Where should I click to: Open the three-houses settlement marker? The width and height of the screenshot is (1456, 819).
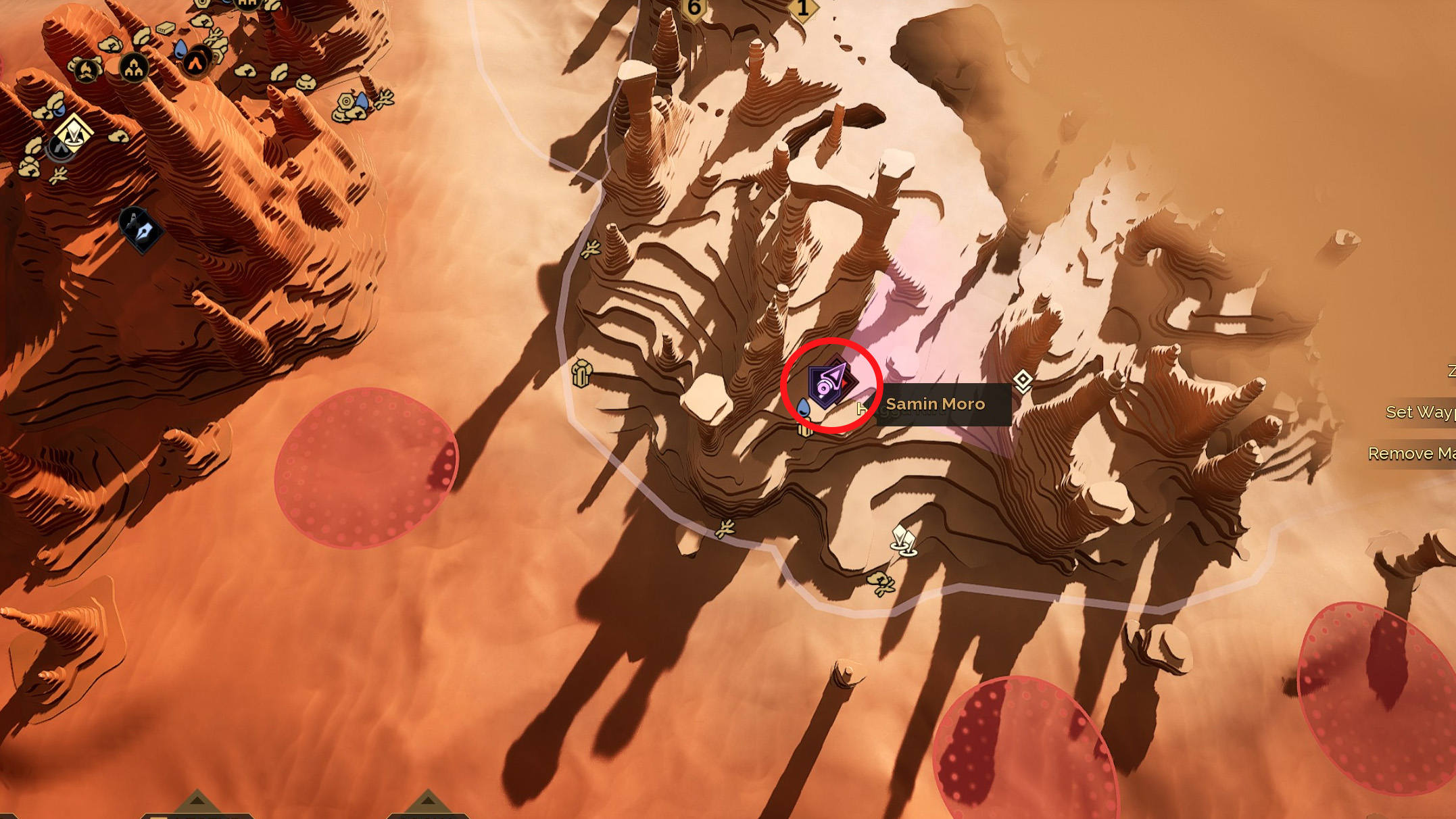tap(134, 68)
